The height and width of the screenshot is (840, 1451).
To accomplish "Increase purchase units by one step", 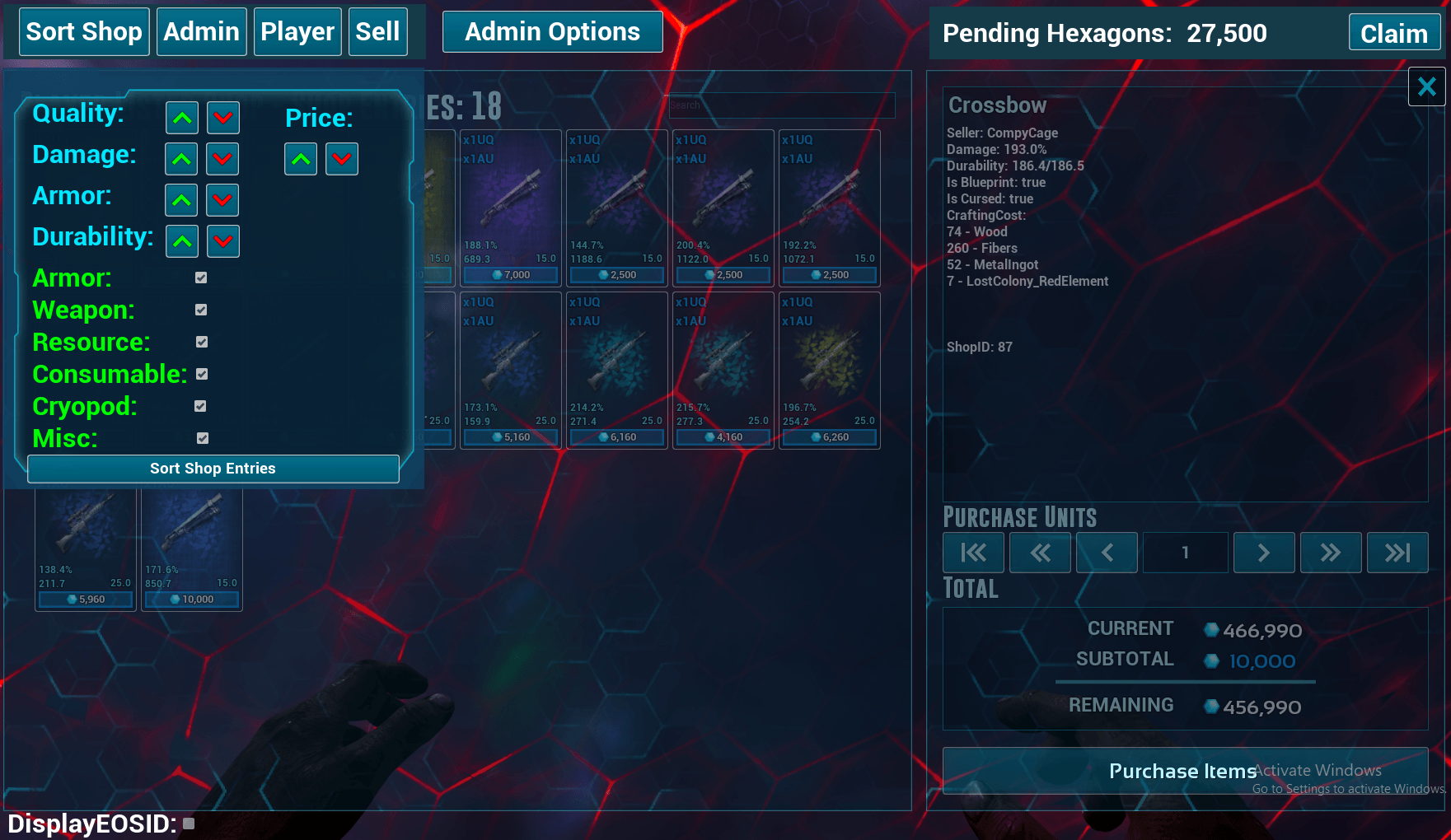I will coord(1263,553).
